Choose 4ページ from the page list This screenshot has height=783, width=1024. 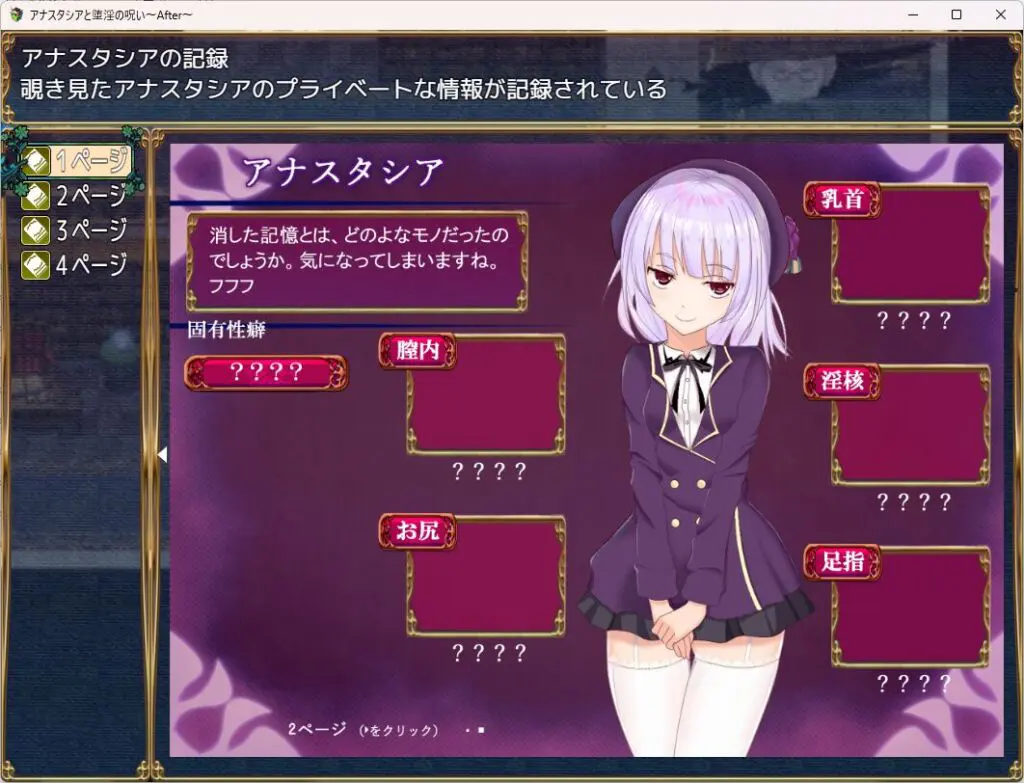point(77,265)
